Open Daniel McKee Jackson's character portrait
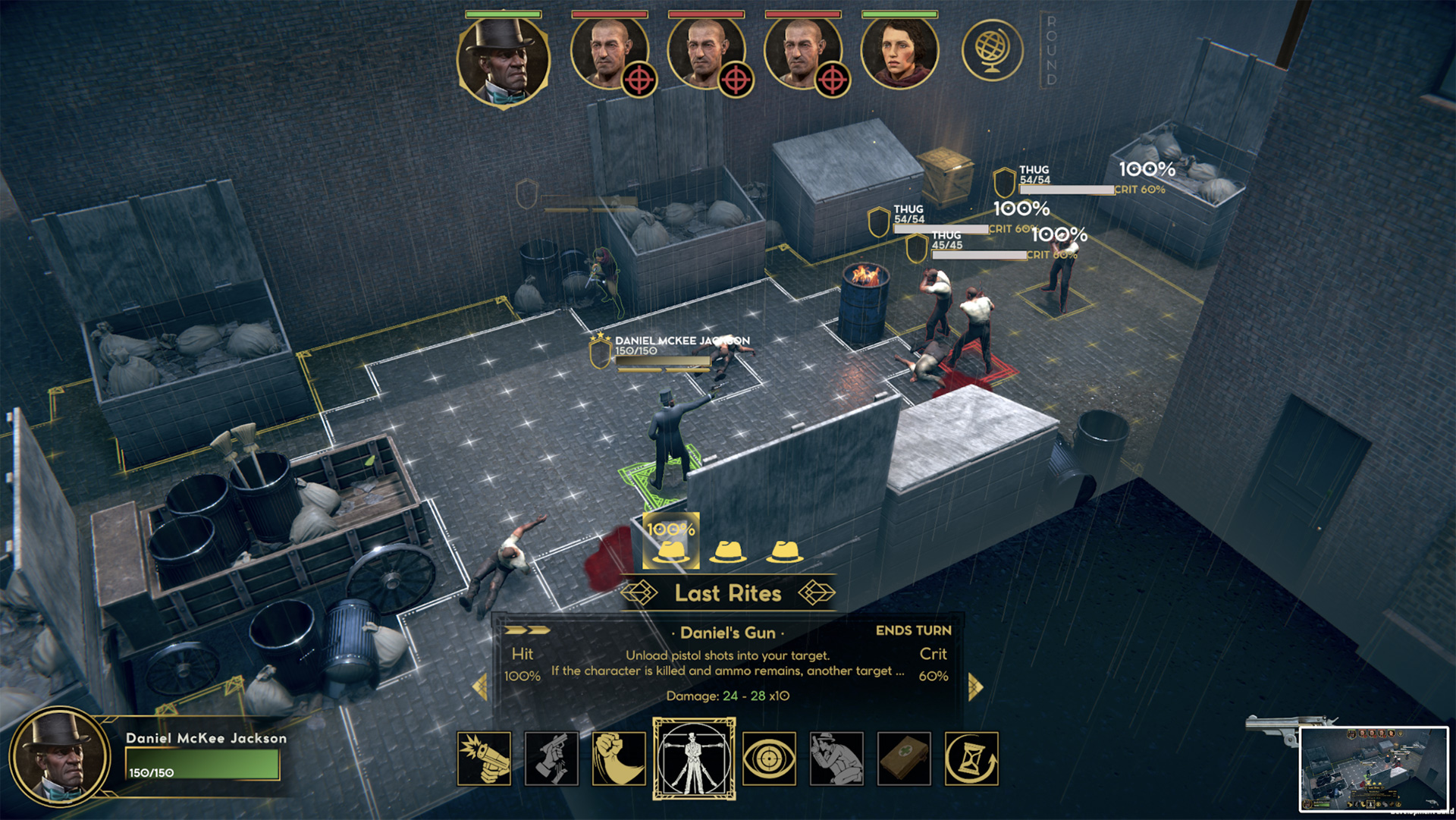 (61, 758)
